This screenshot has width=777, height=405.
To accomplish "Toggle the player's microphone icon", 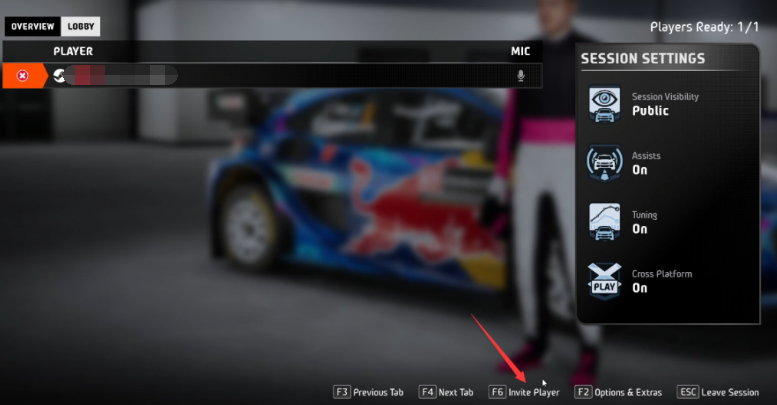I will (520, 76).
